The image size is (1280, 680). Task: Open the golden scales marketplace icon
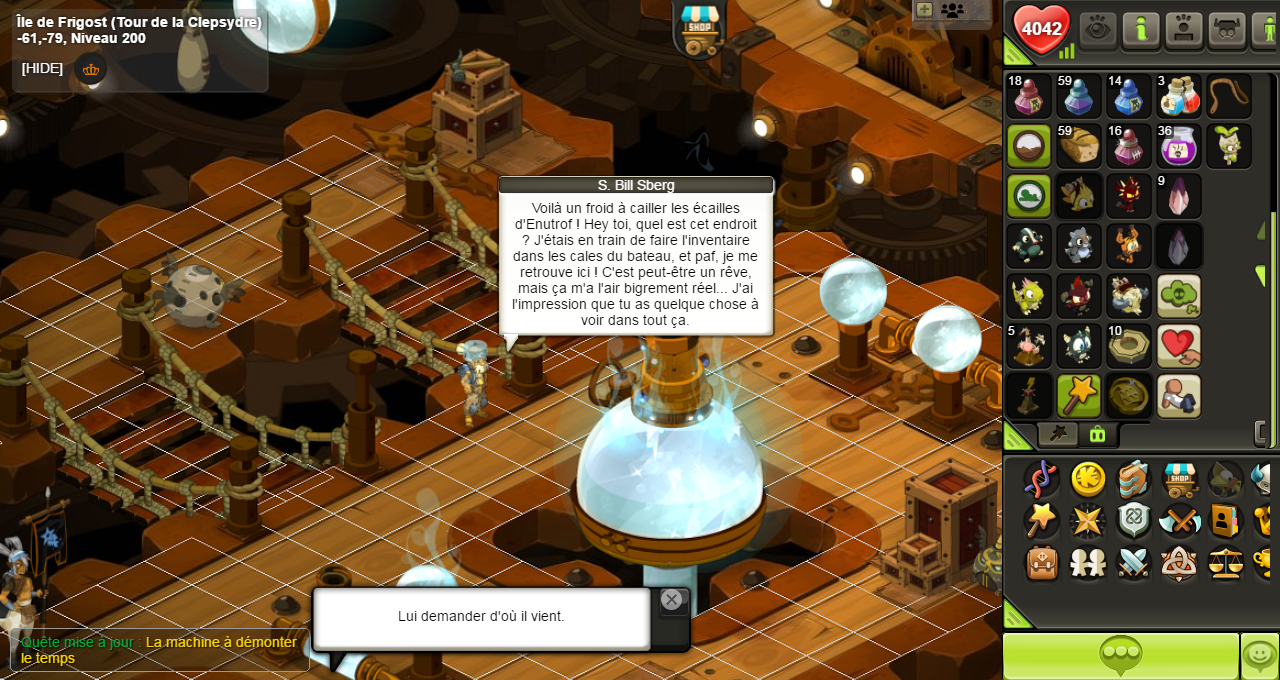1225,563
